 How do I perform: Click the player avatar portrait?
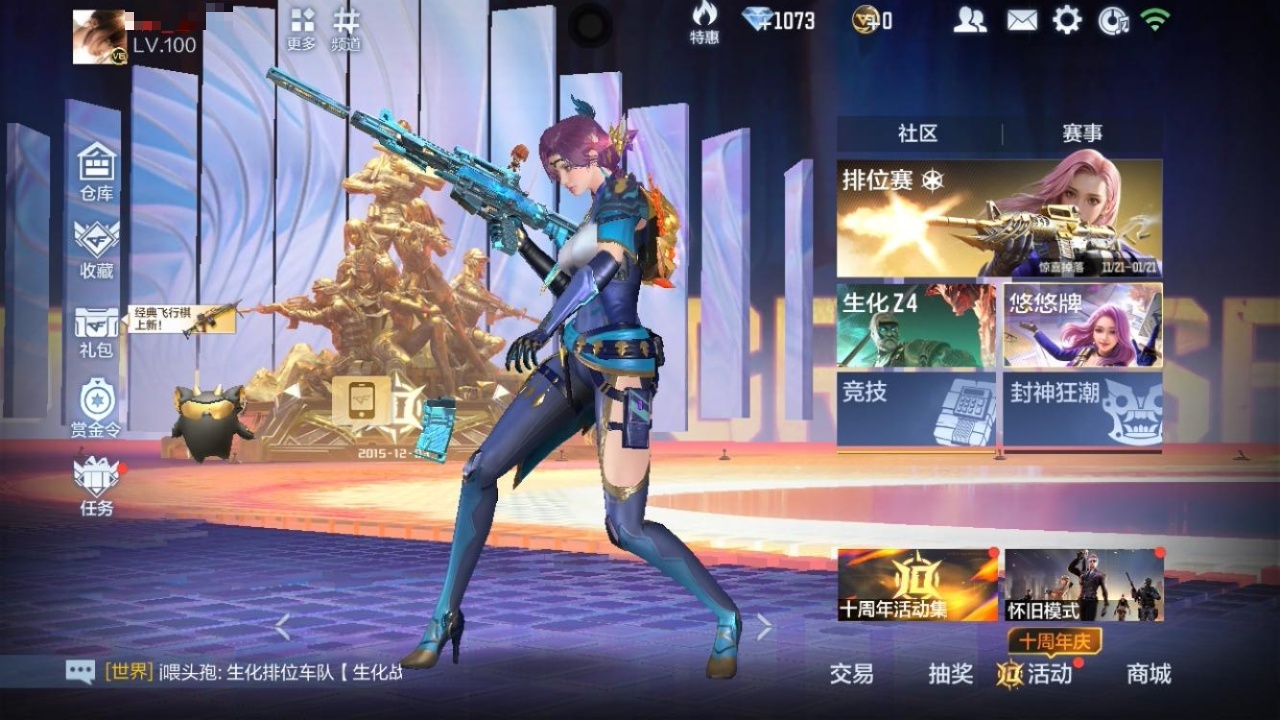coord(99,37)
